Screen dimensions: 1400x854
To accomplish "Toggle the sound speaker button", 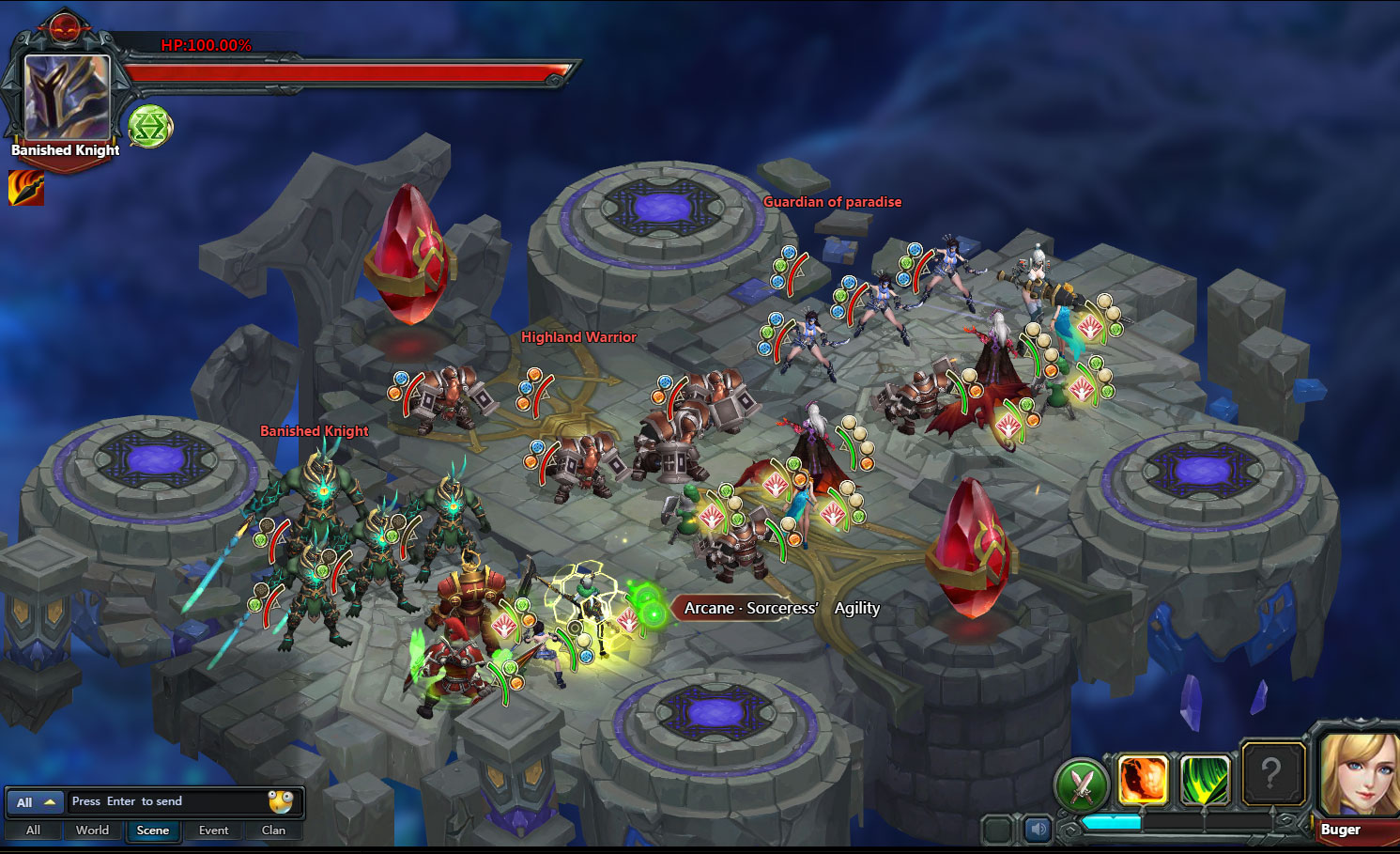I will (1037, 830).
